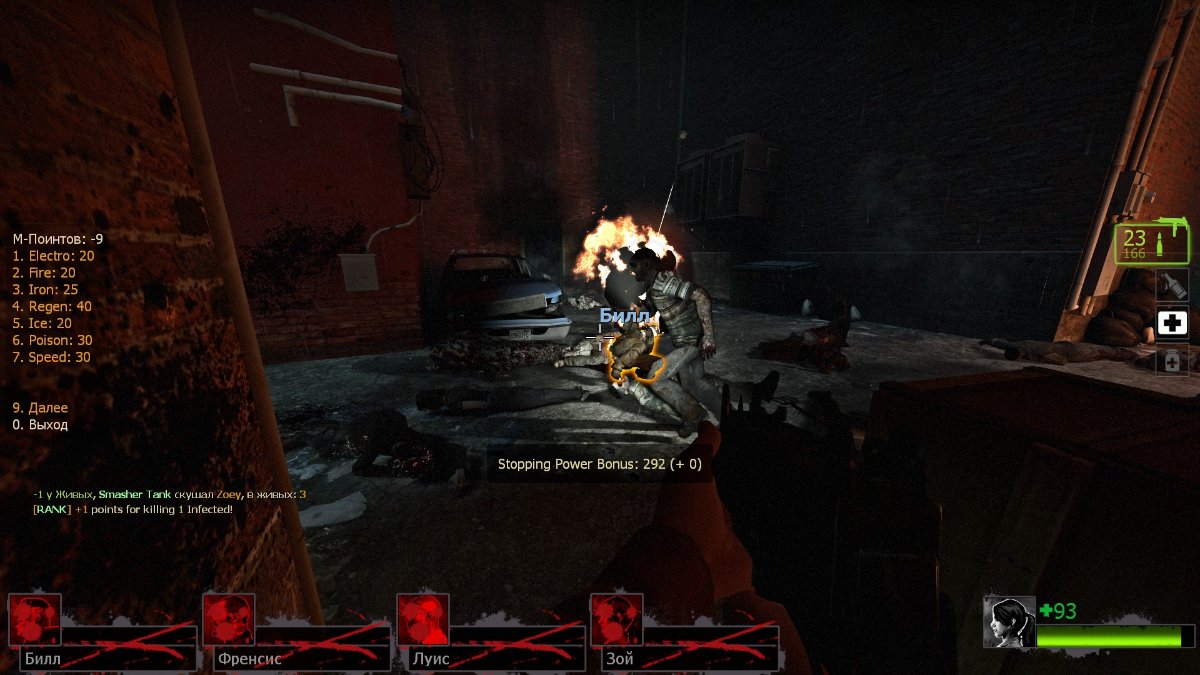This screenshot has width=1200, height=675.
Task: Click Луис's teammate panel
Action: pos(491,633)
